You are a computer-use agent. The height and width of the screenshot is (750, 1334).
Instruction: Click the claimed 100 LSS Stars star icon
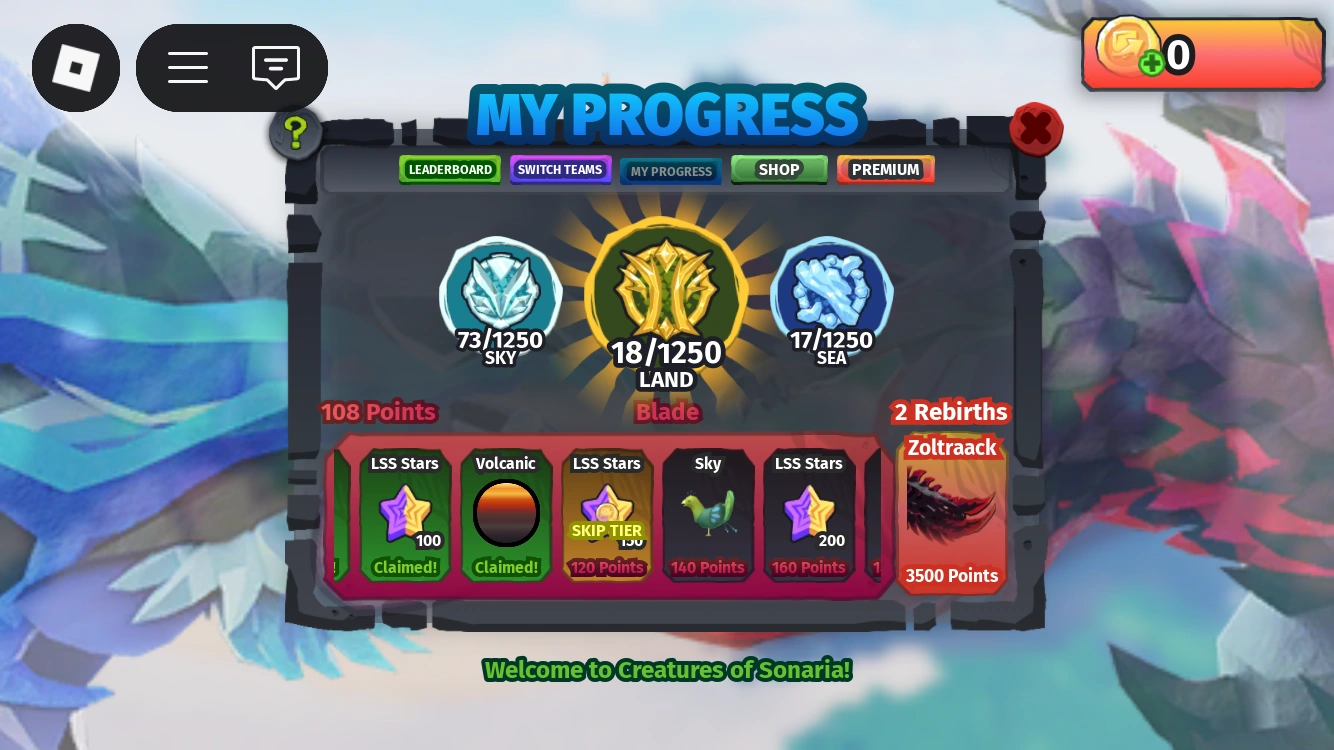[x=405, y=510]
